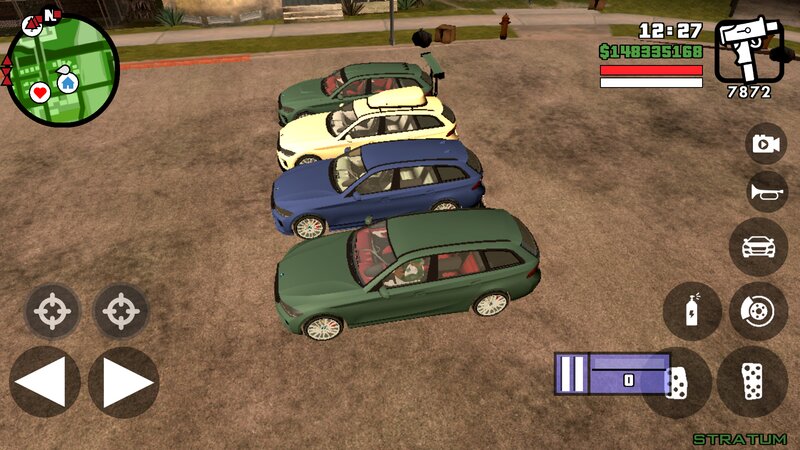Steer left with the left arrow button
This screenshot has height=450, width=800.
point(44,382)
